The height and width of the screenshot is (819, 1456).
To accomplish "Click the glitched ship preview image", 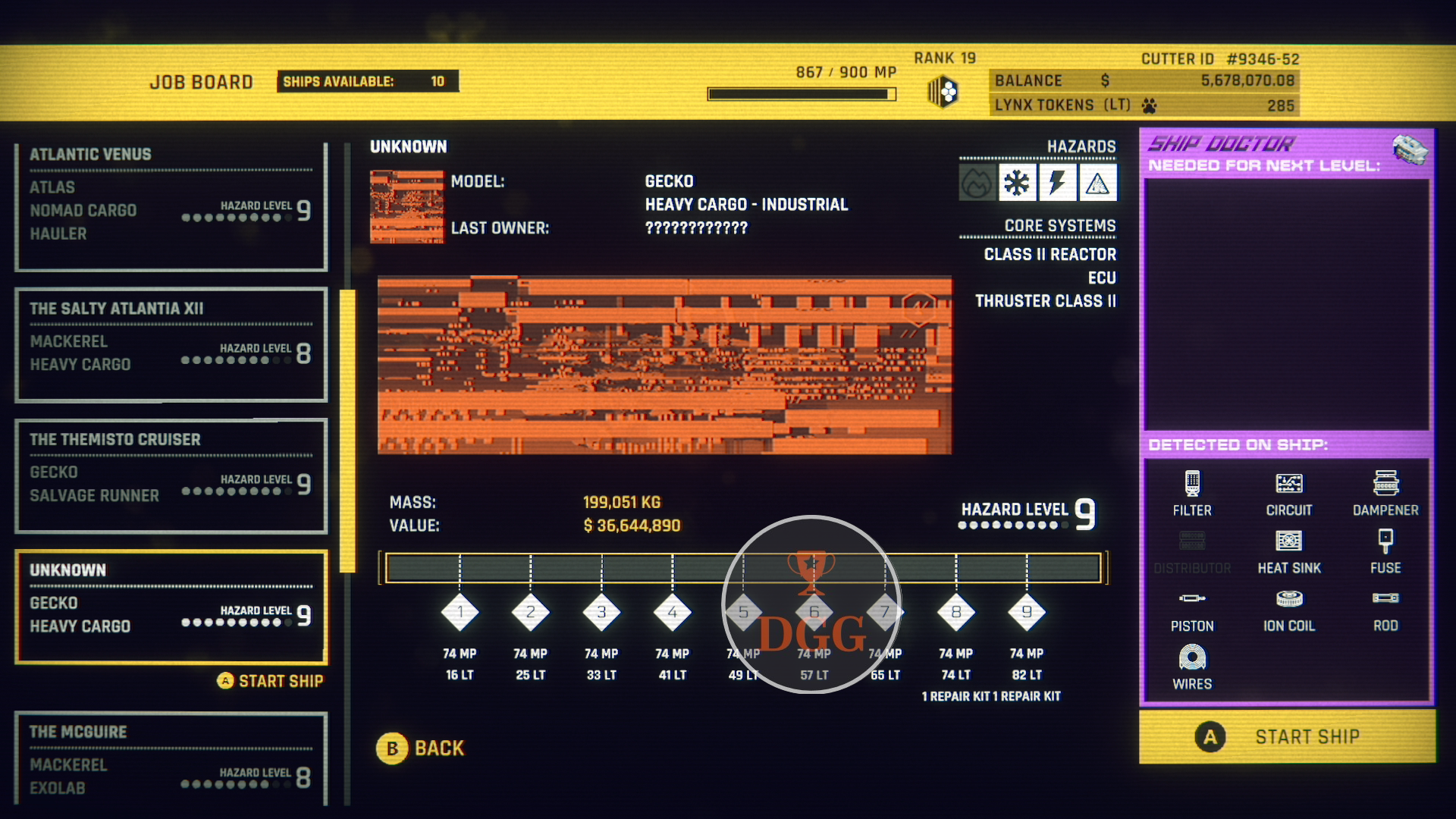I will pyautogui.click(x=664, y=365).
